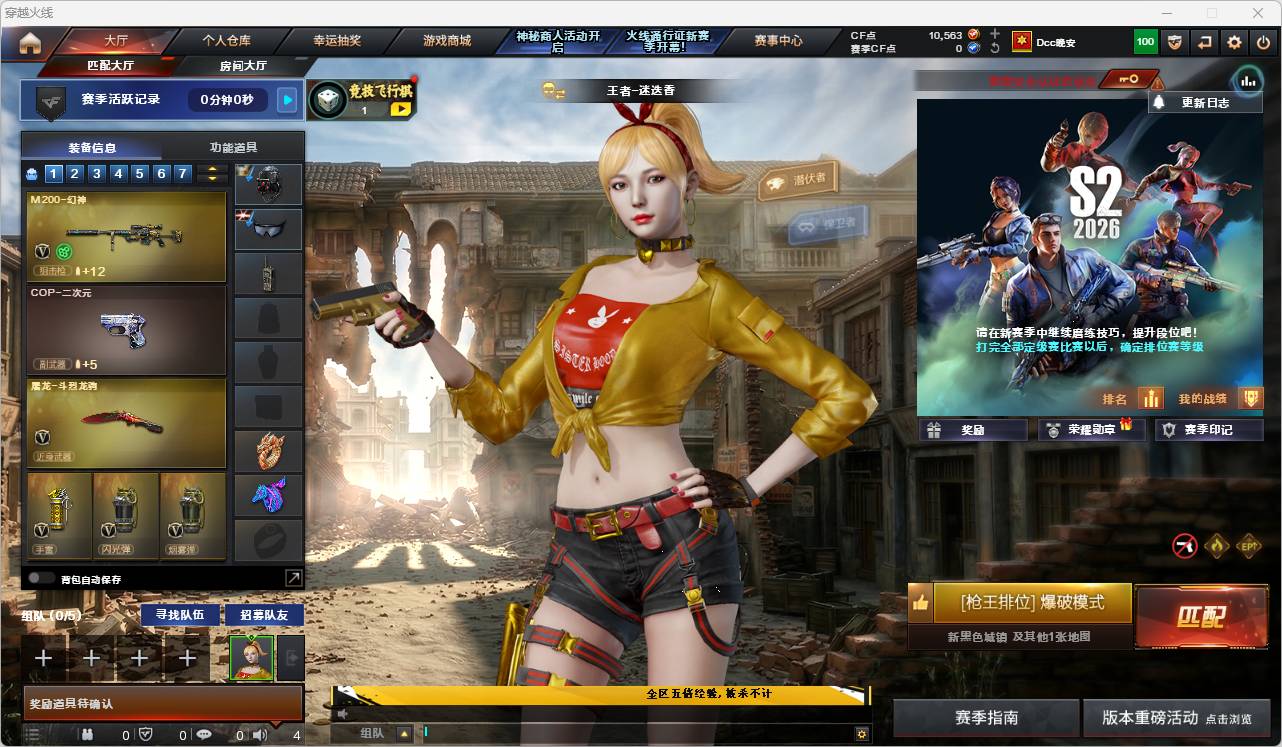
Task: Click the chat input field next to 组队
Action: point(600,732)
